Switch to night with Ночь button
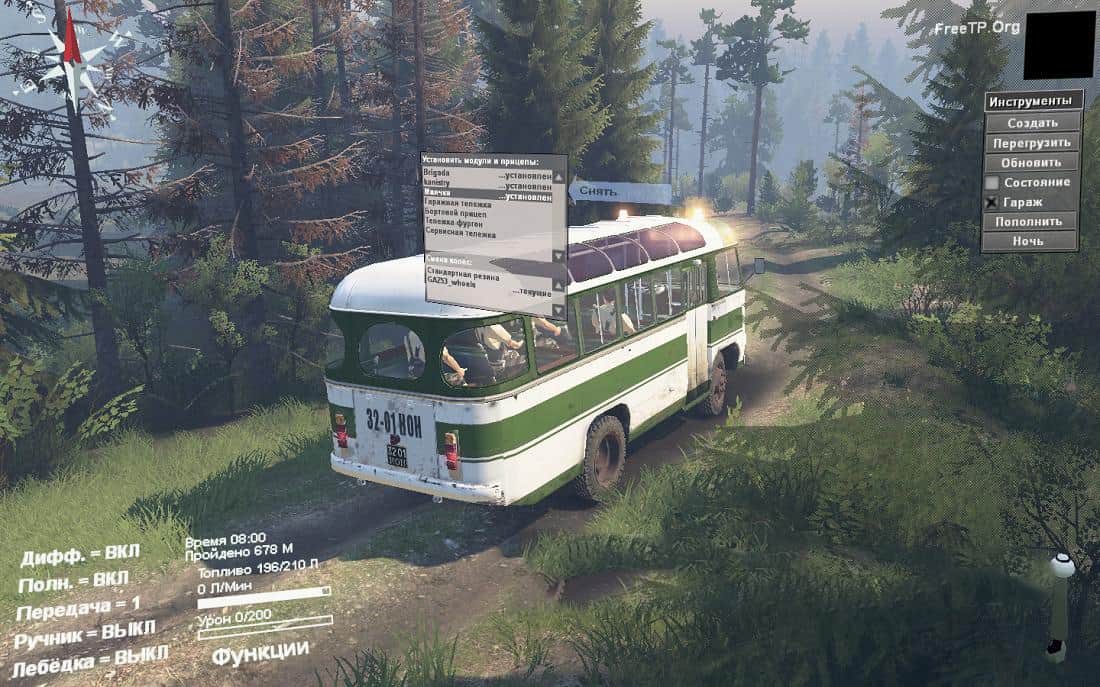The width and height of the screenshot is (1100, 687). click(x=1032, y=241)
